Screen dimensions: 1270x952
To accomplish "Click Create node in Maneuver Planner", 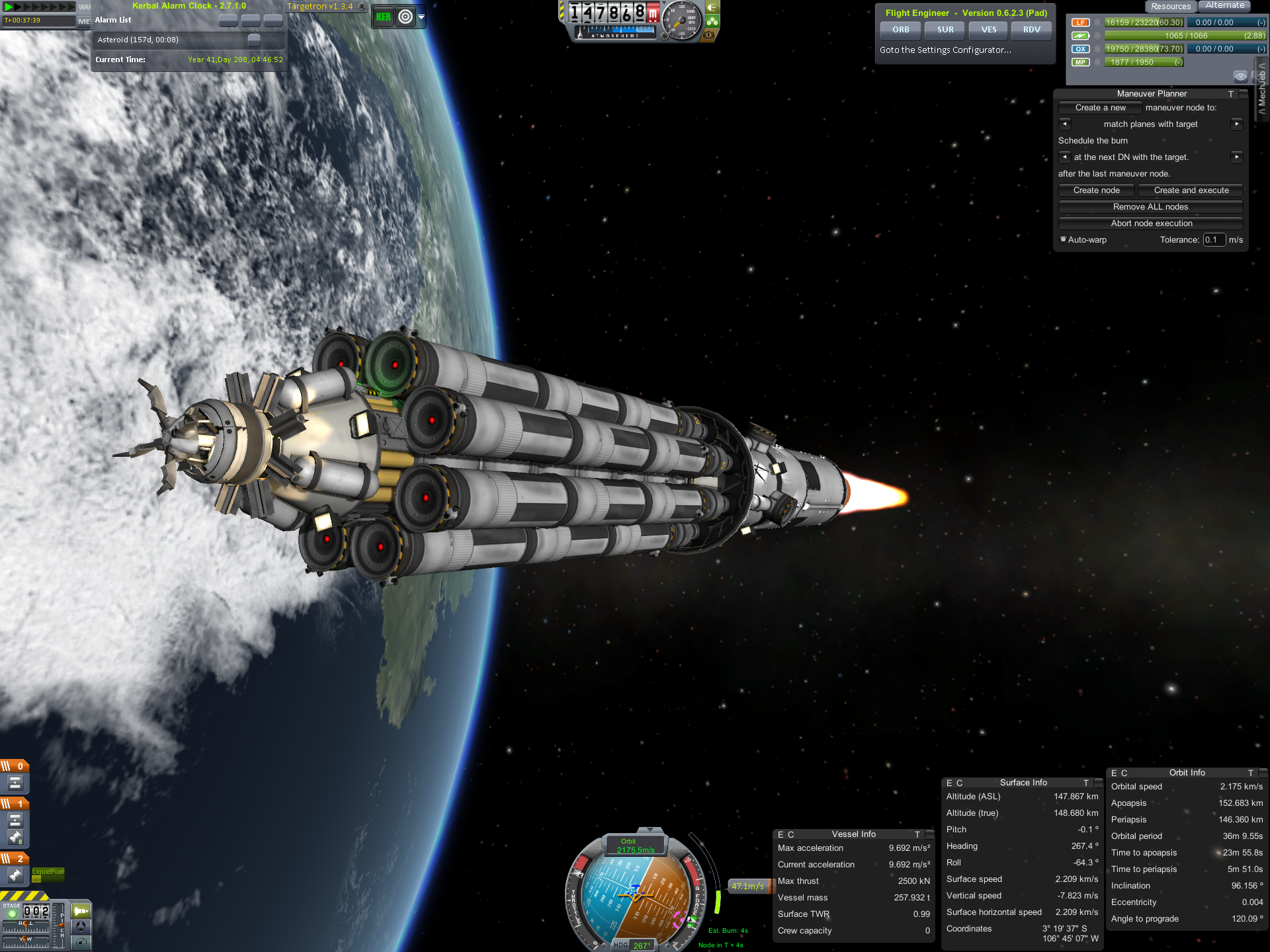I will click(1096, 190).
